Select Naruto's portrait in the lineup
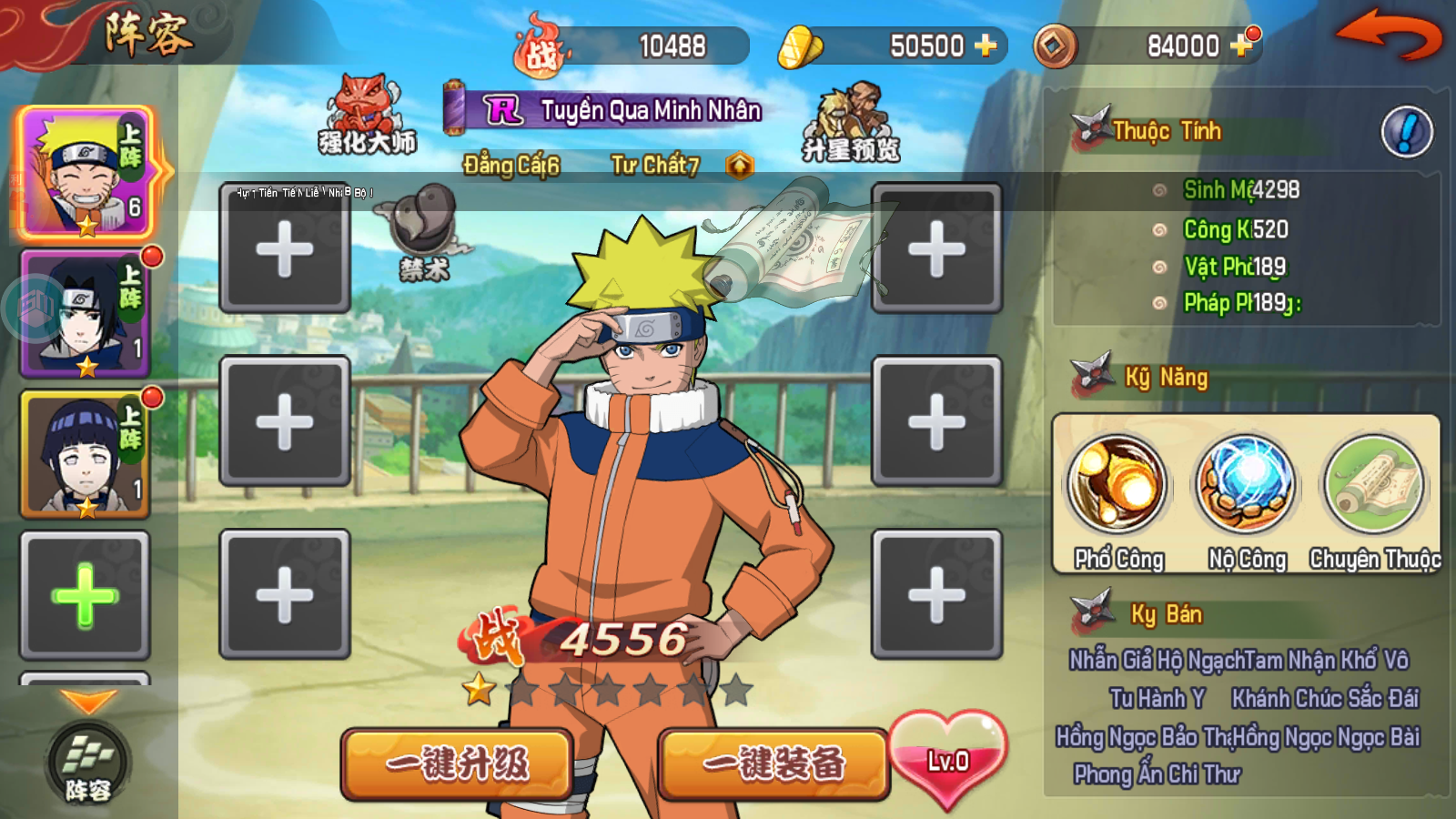 [85, 177]
